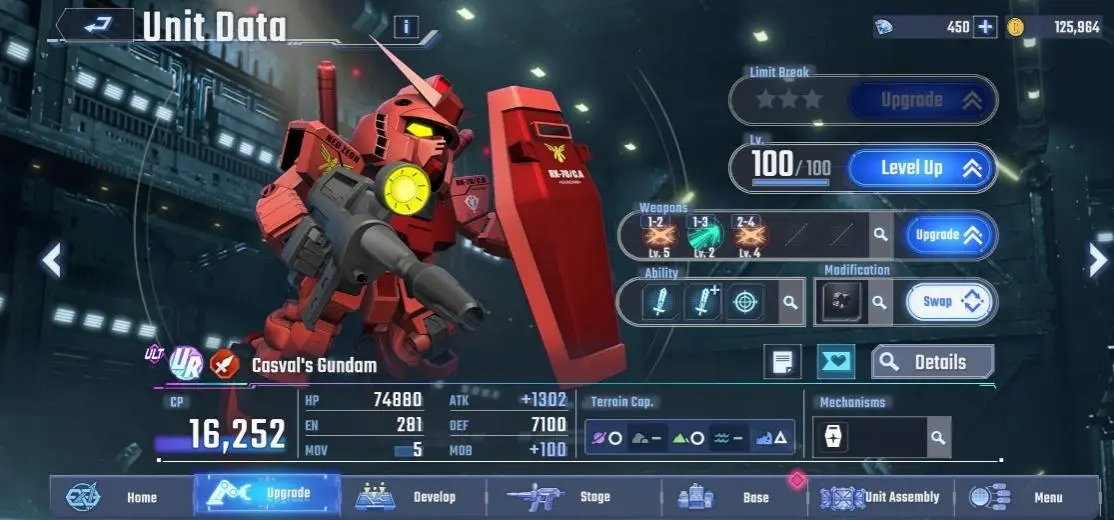Switch to the Develop tab
The width and height of the screenshot is (1114, 520).
(x=412, y=497)
